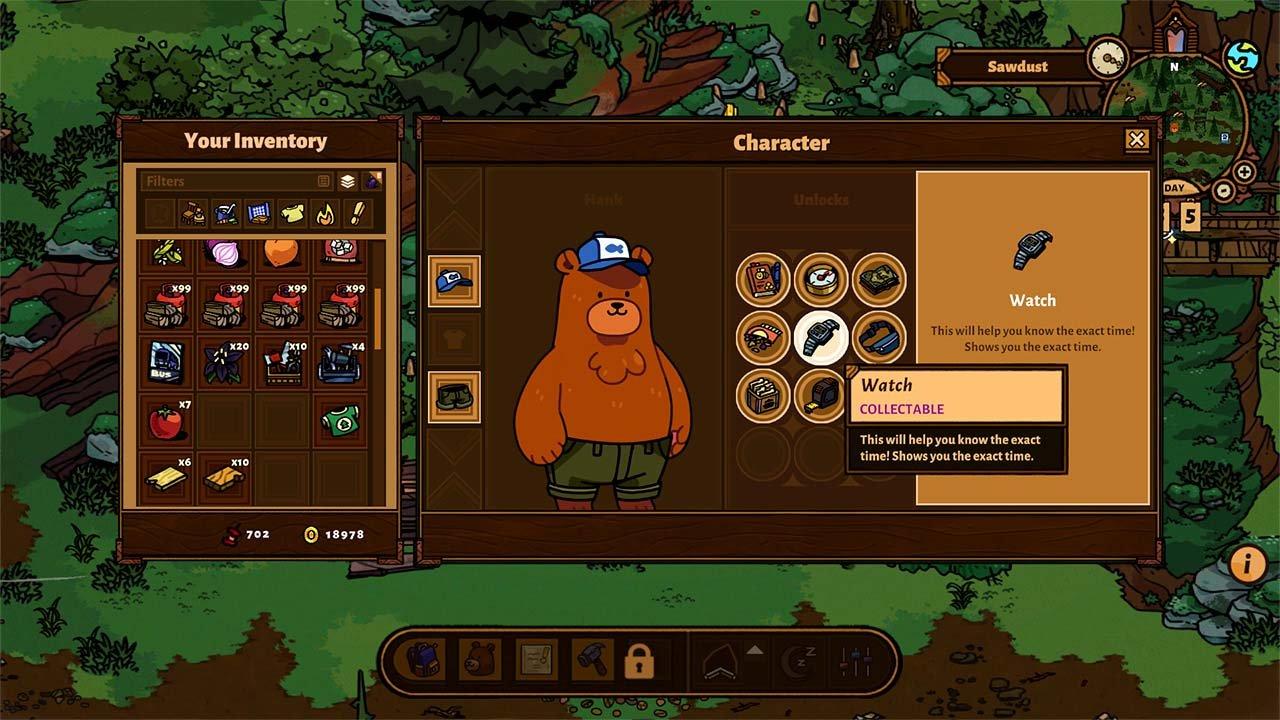Screen dimensions: 1280x720
Task: Toggle the fire filter
Action: point(324,213)
